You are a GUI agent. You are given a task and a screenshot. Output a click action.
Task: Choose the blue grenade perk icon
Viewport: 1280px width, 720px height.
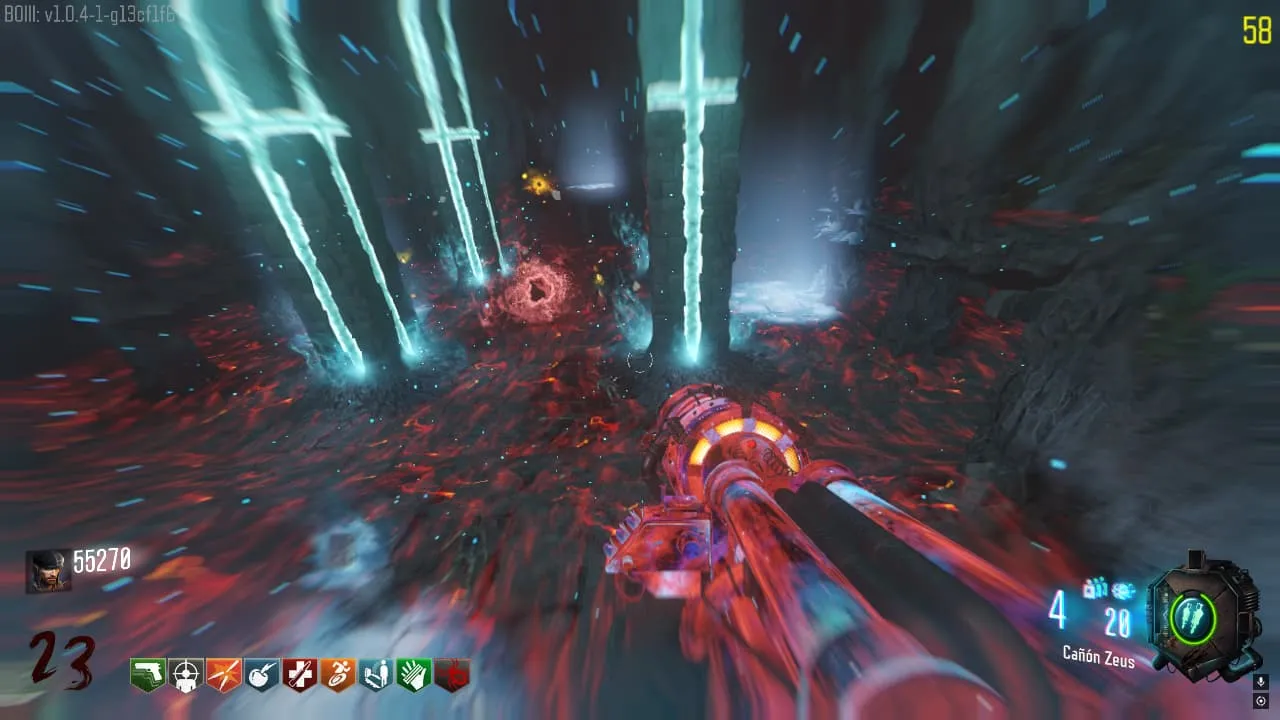coord(262,675)
